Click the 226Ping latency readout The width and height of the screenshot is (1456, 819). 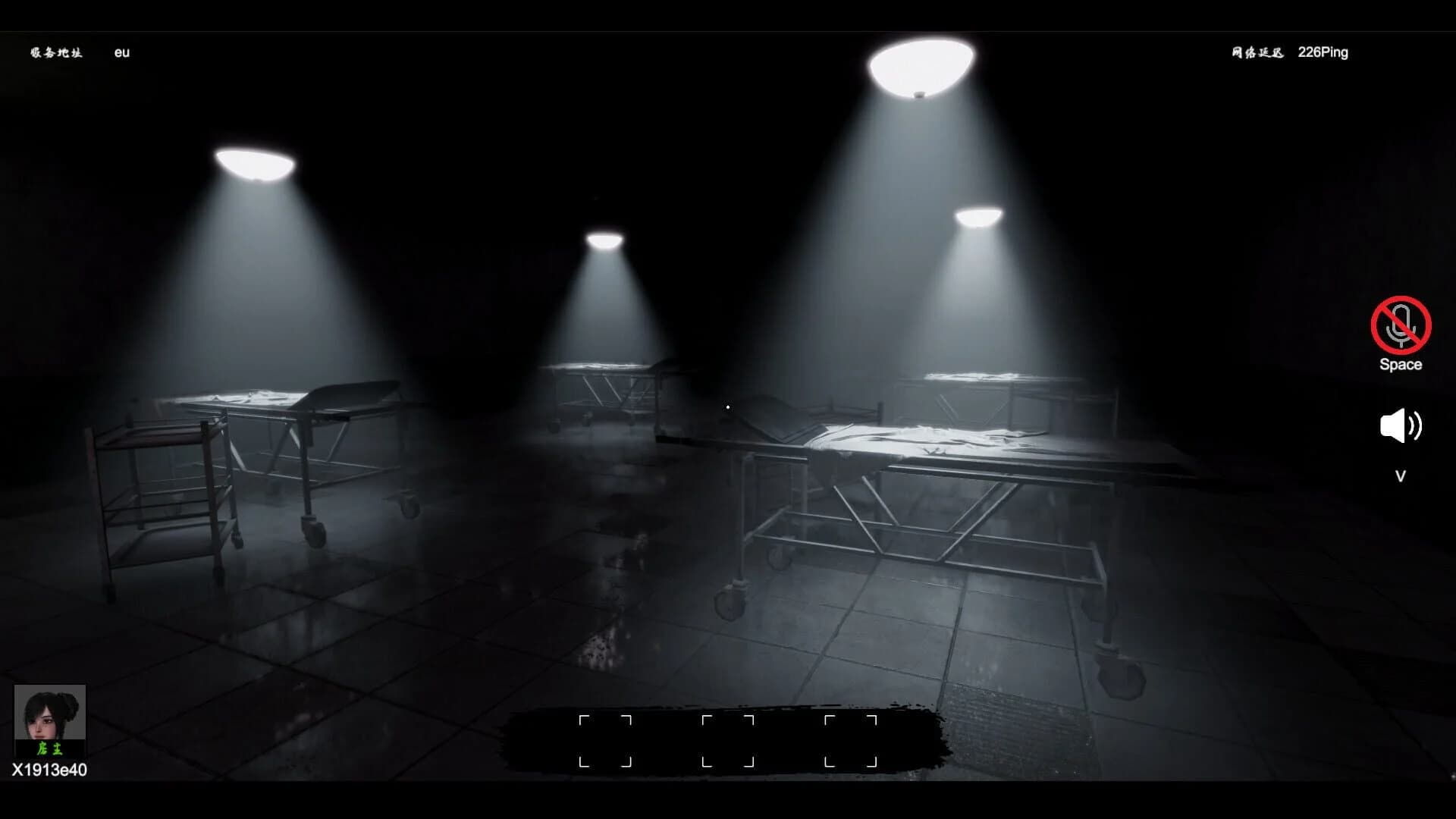pos(1323,52)
